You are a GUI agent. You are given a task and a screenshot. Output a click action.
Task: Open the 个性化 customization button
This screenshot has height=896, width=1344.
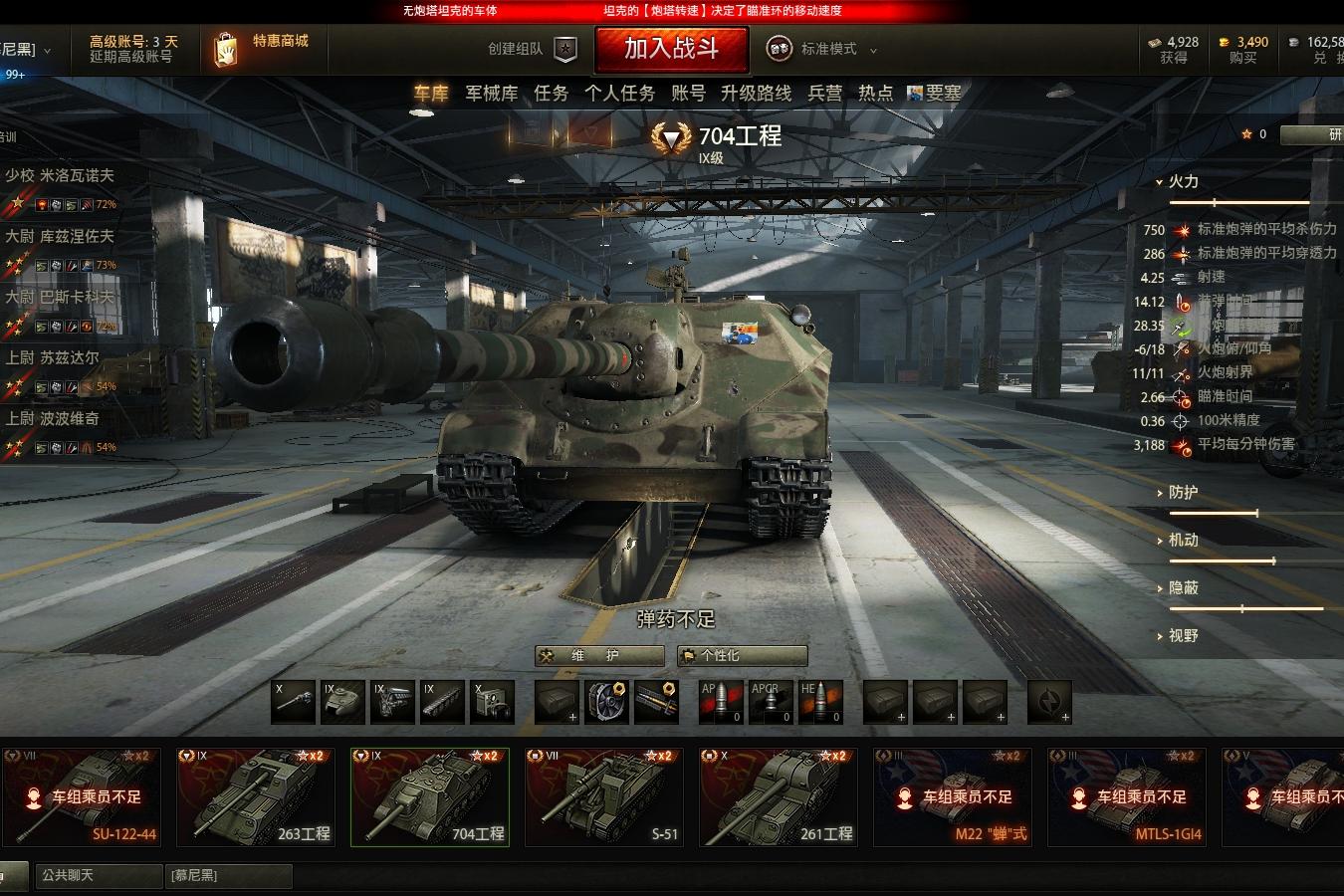tap(742, 655)
